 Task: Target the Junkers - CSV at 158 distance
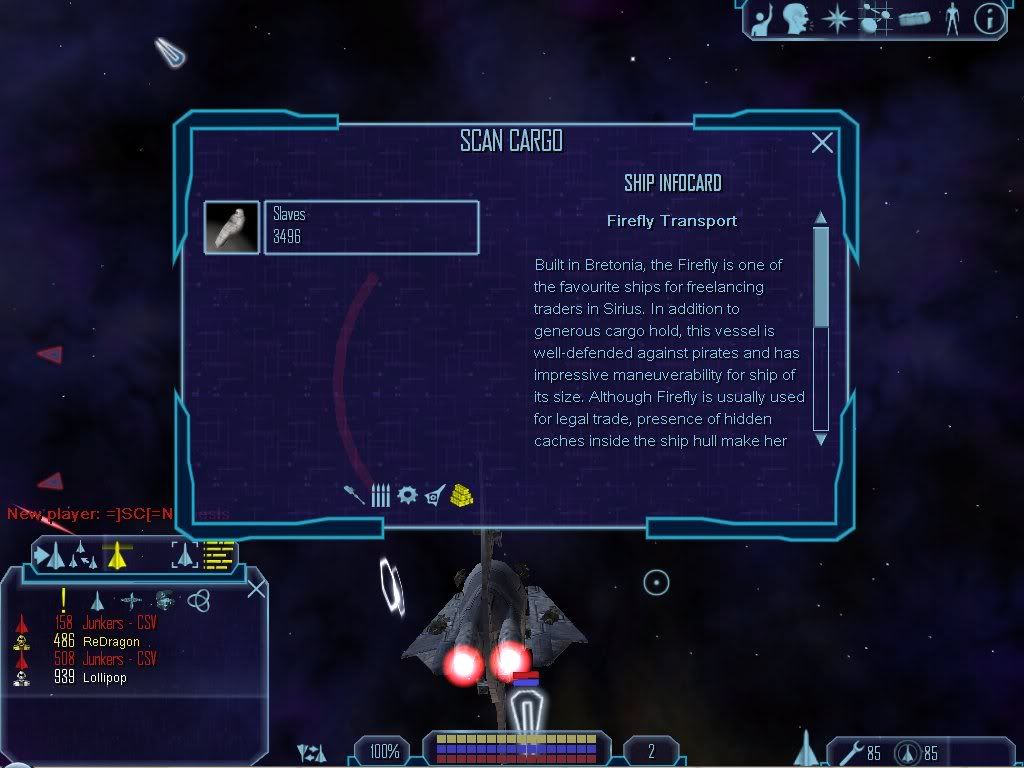tap(119, 623)
